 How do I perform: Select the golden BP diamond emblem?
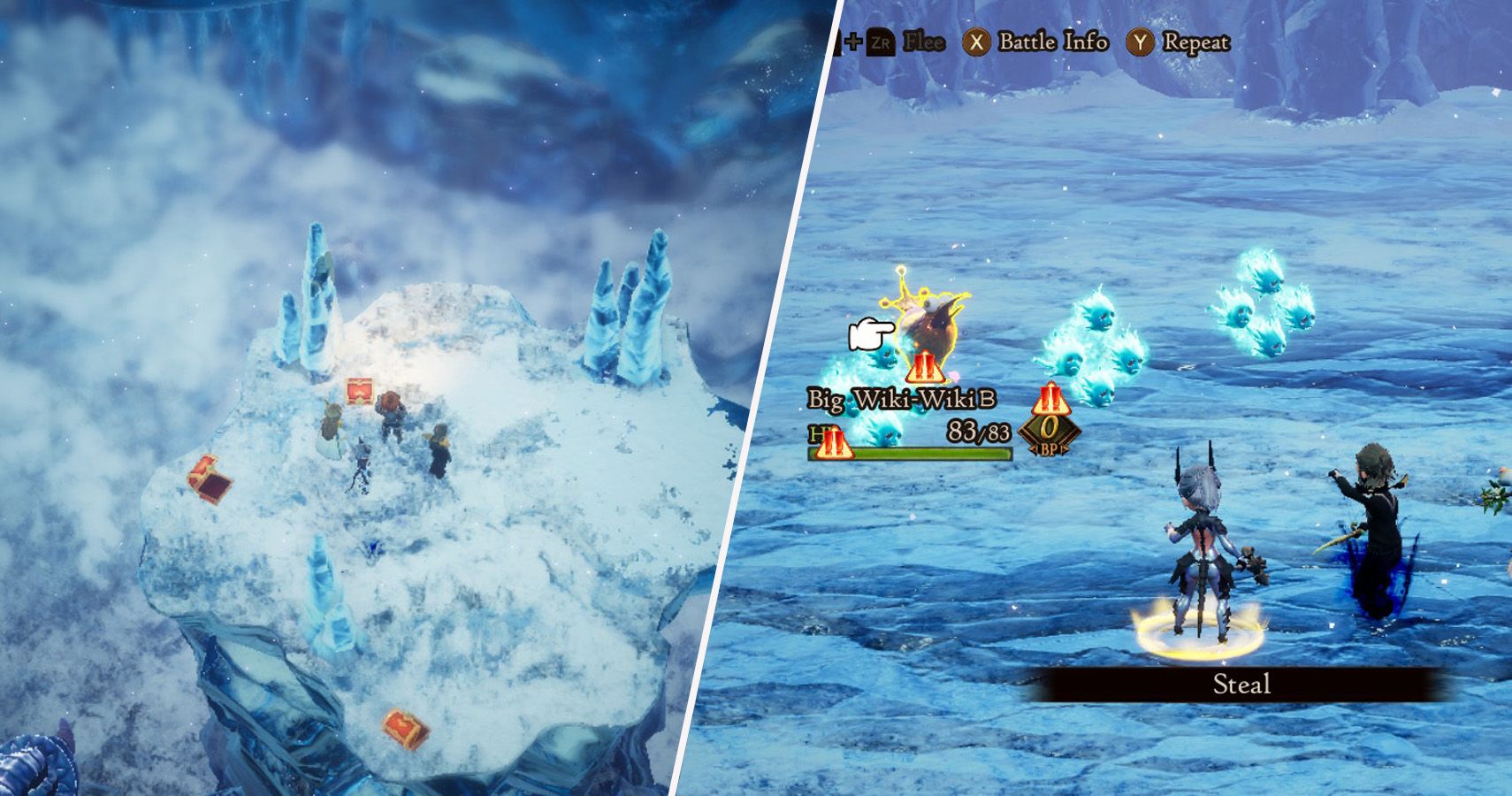(x=1049, y=431)
